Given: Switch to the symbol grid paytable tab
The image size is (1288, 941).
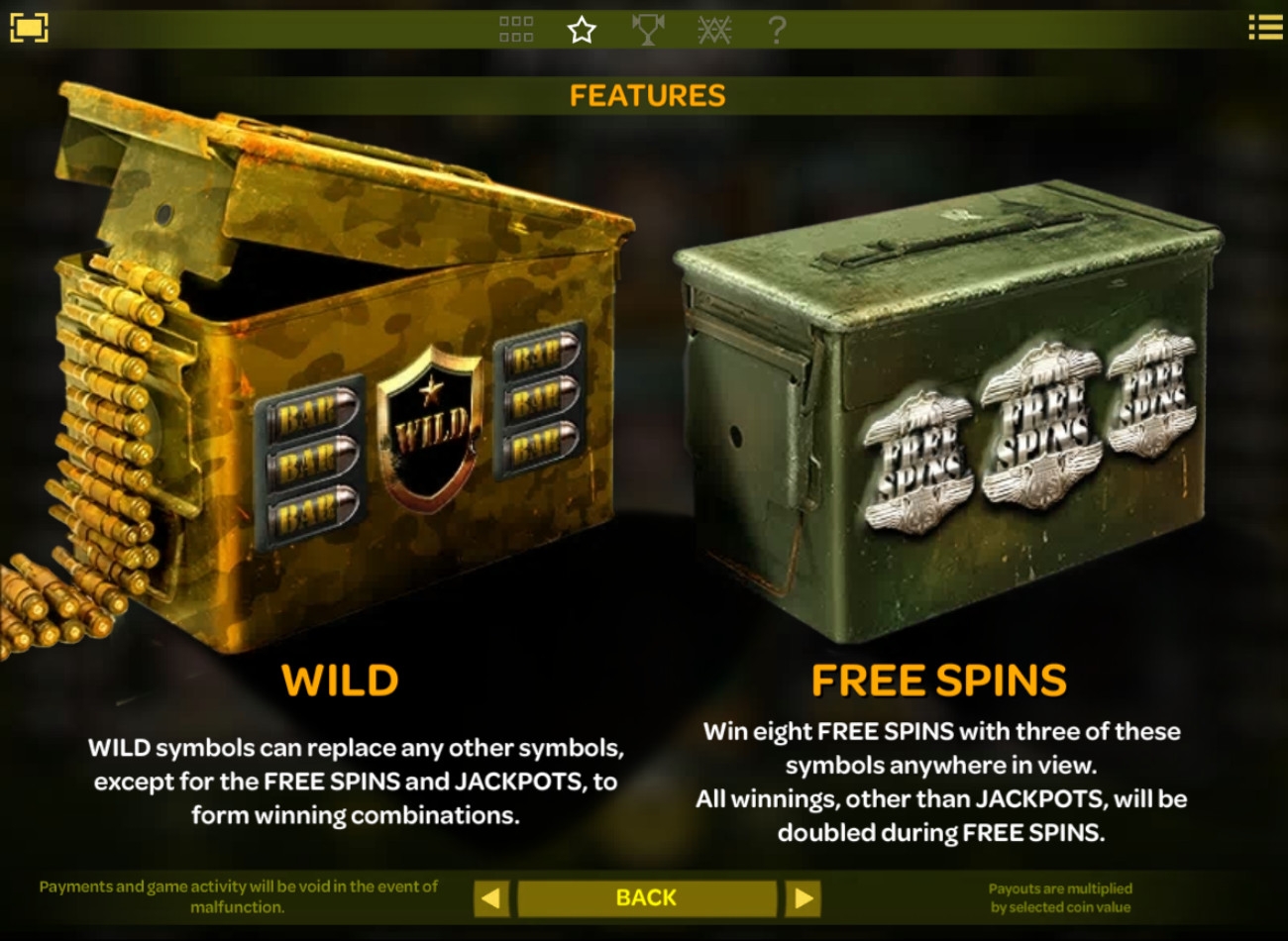Looking at the screenshot, I should [515, 30].
